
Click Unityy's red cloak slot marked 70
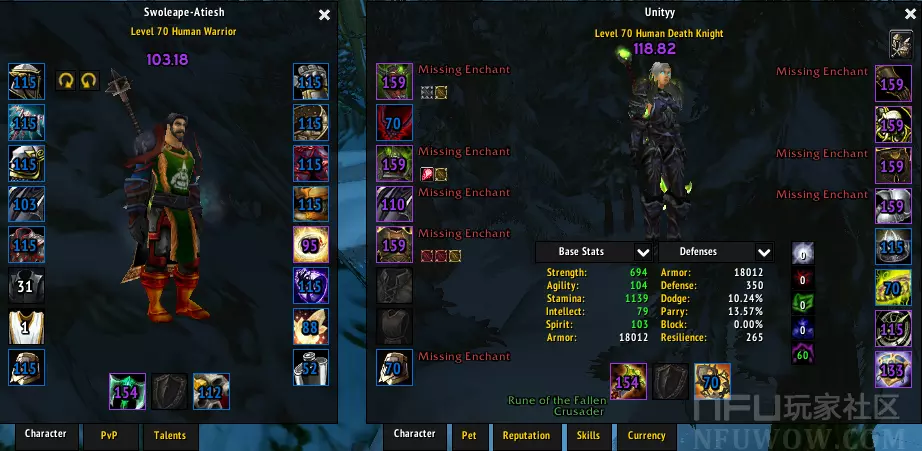click(x=394, y=123)
